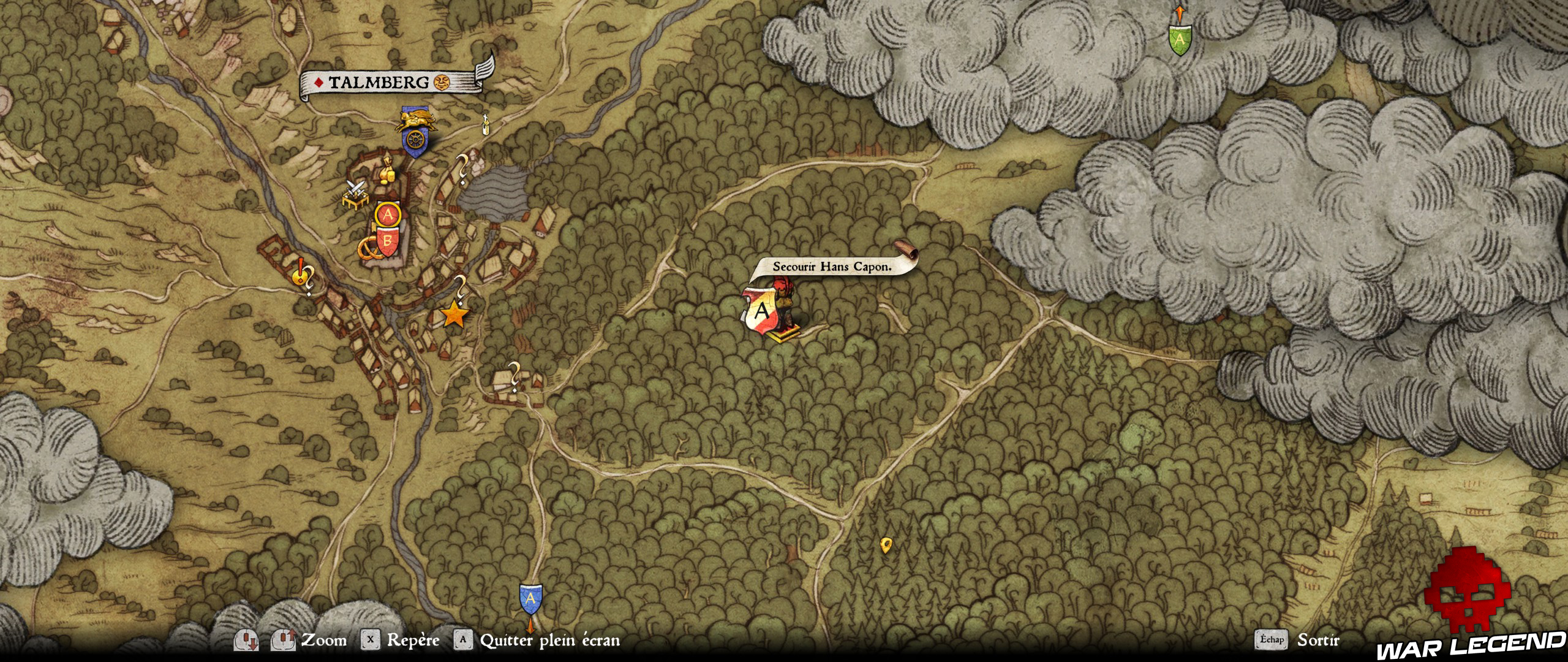Click the 'Sortir' exit option
This screenshot has width=1568, height=662.
pyautogui.click(x=1318, y=640)
